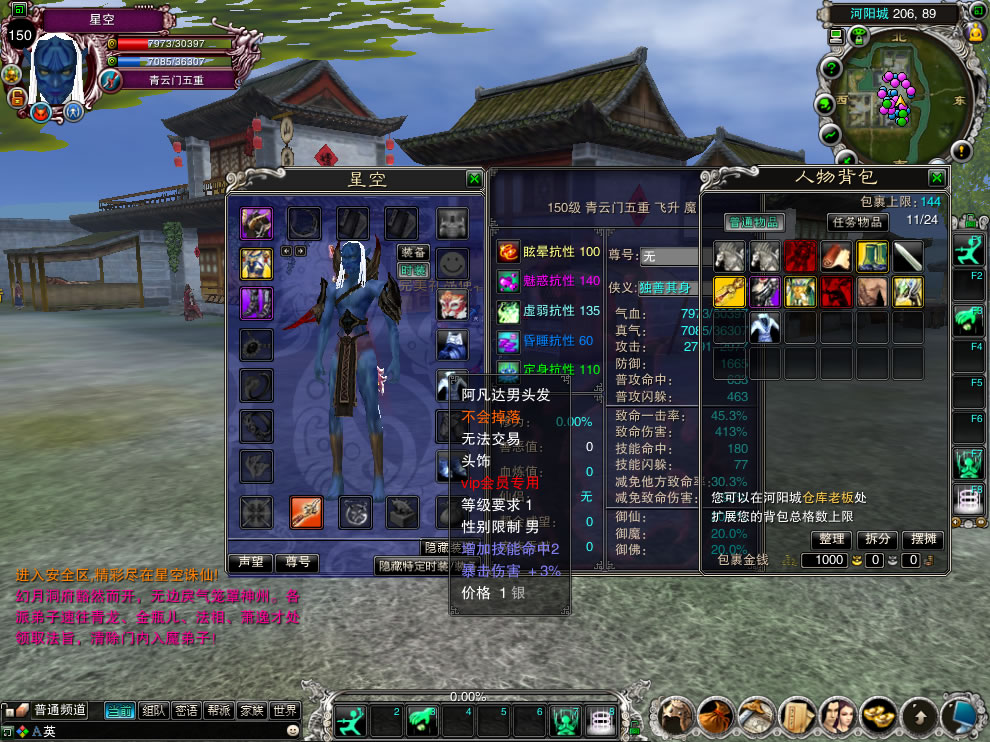
Task: Switch chat to the 世界 channel
Action: pyautogui.click(x=284, y=711)
